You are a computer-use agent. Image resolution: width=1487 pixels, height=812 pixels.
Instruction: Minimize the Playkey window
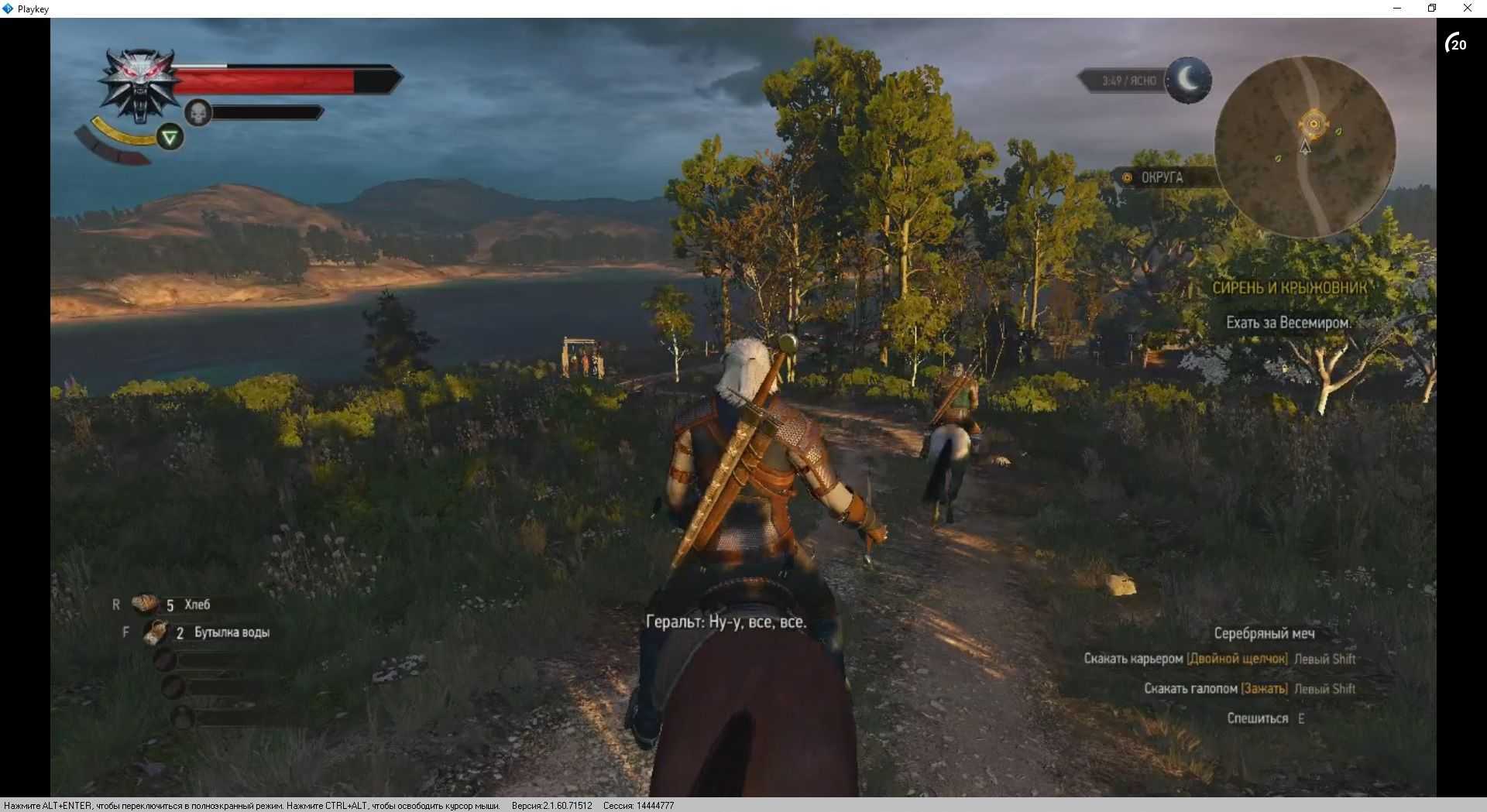(x=1397, y=9)
